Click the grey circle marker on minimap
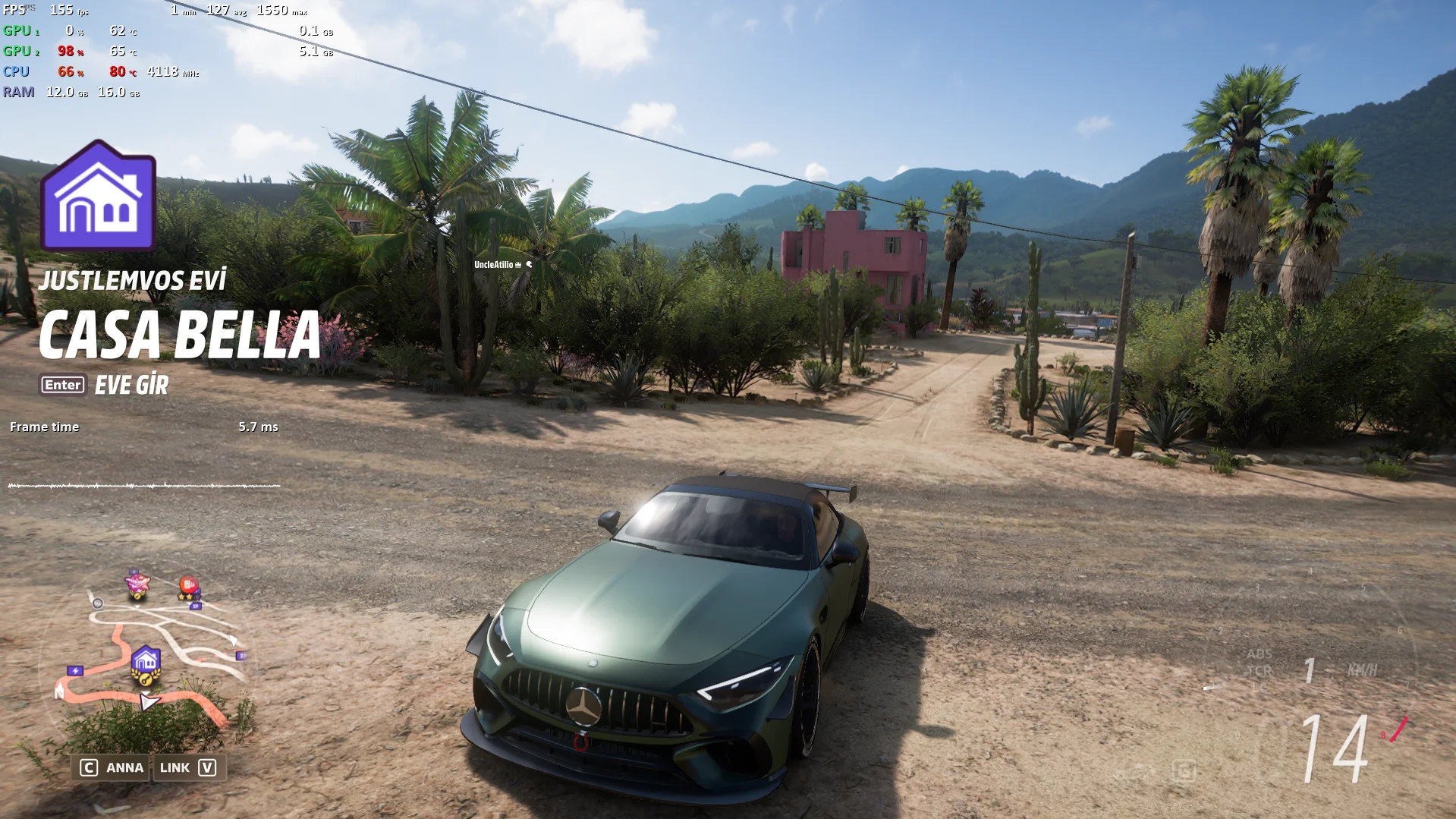The height and width of the screenshot is (819, 1456). coord(97,603)
